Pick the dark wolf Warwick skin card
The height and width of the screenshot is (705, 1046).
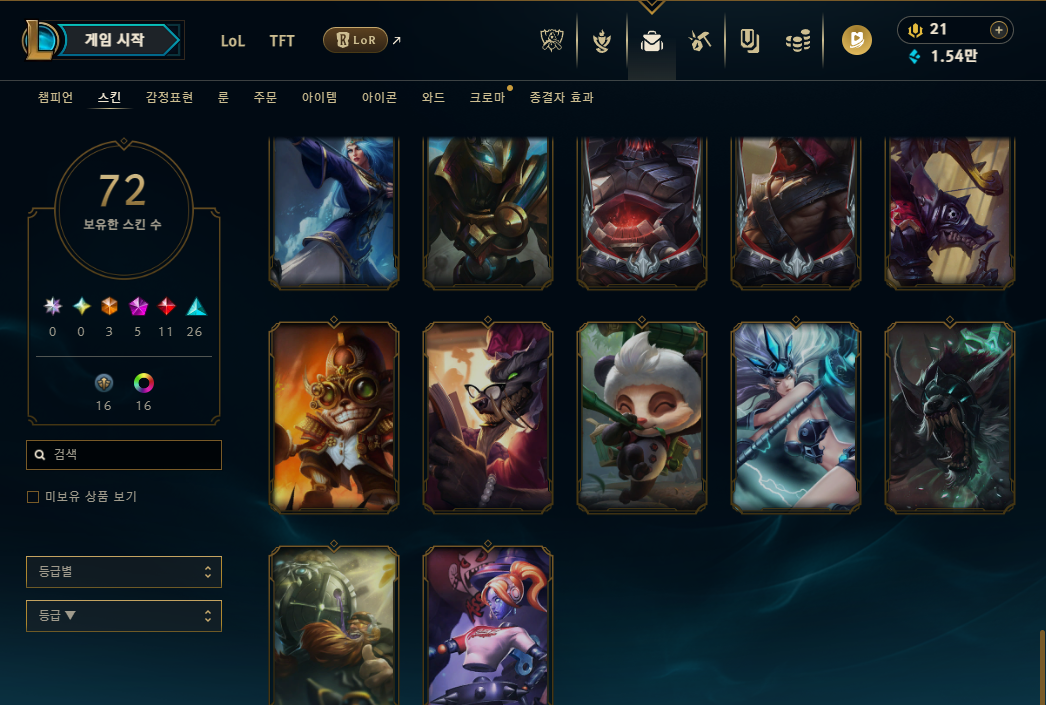tap(950, 418)
